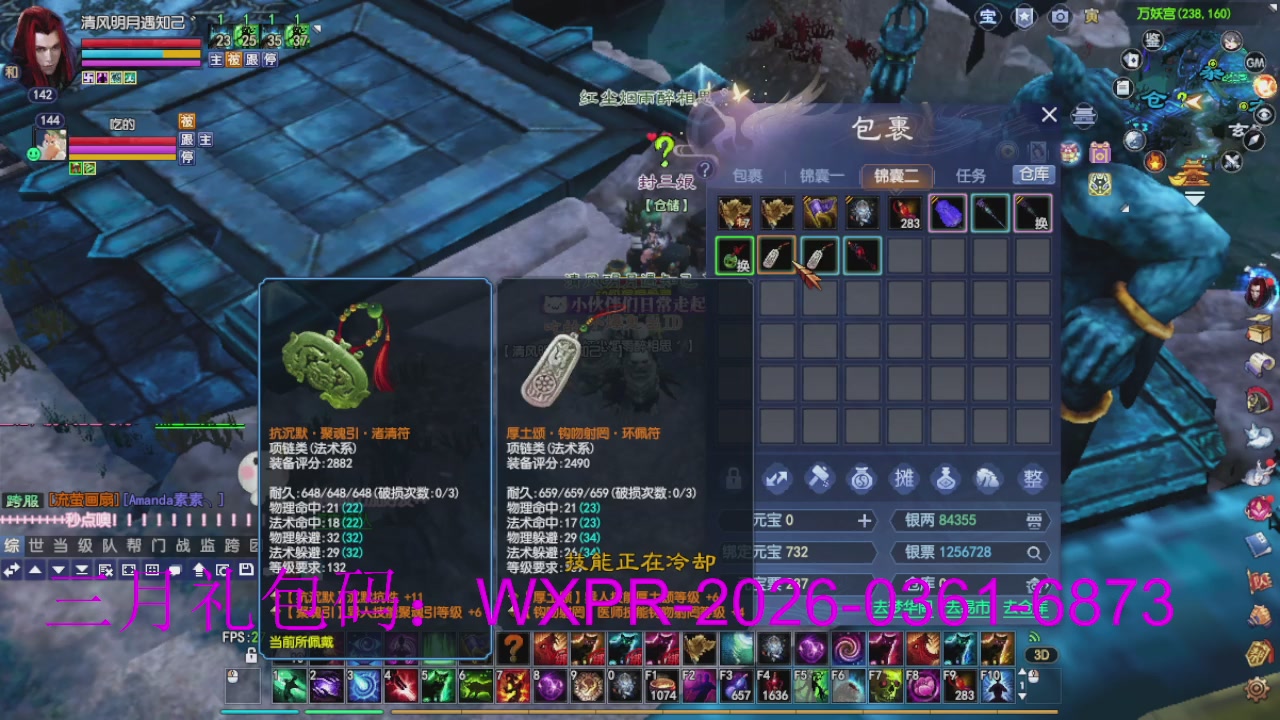1280x720 pixels.
Task: Click the 宝 treasure icon on the top bar
Action: [x=988, y=17]
